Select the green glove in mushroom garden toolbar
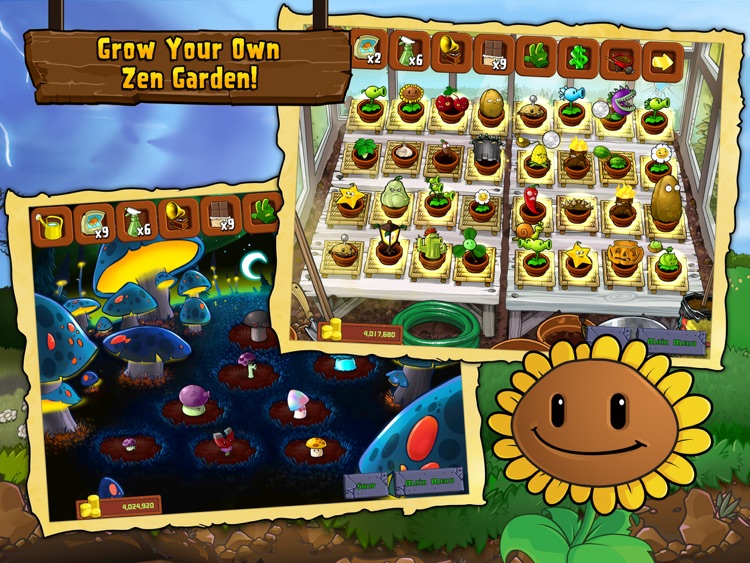The image size is (750, 563). point(263,212)
